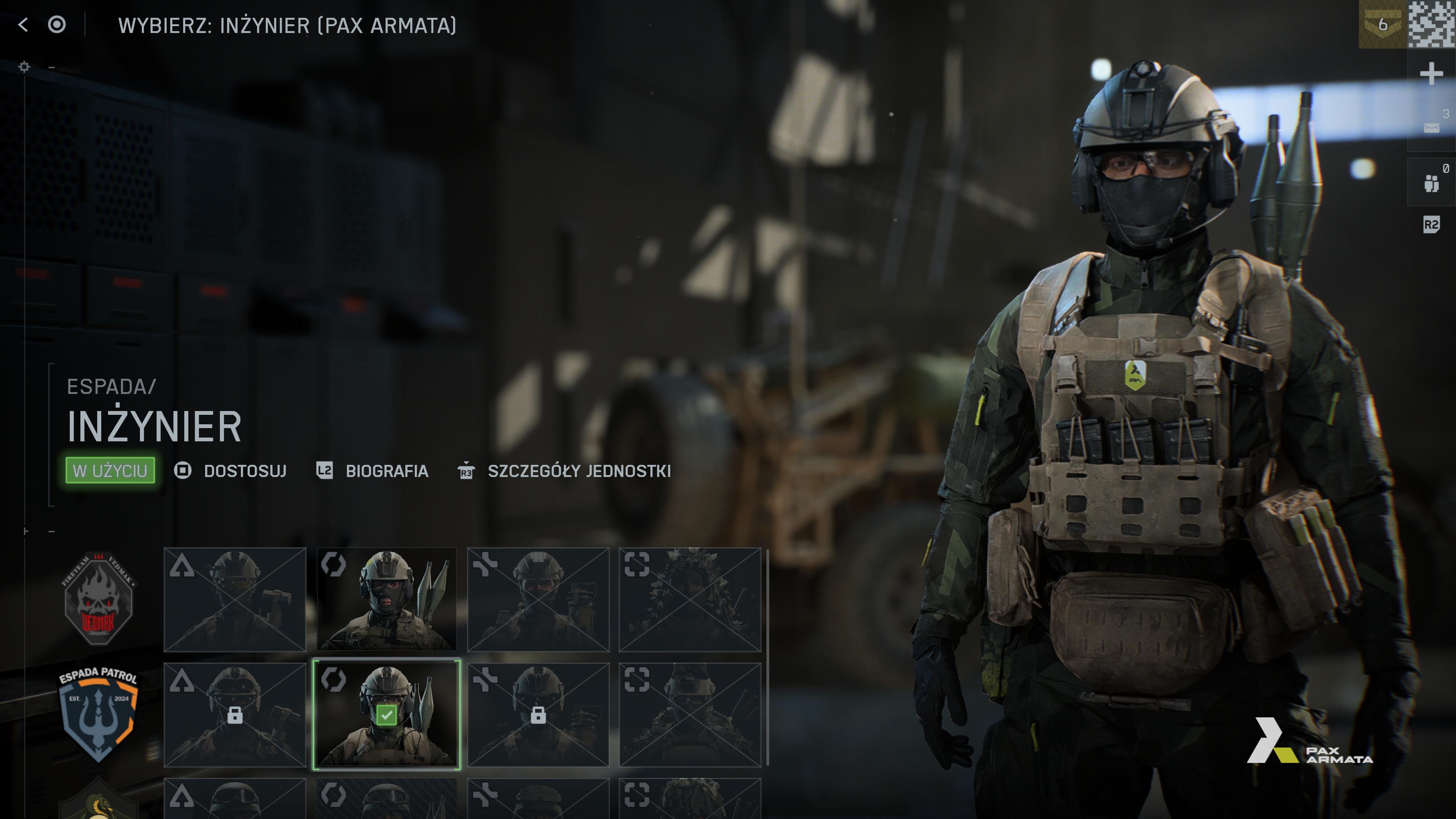The height and width of the screenshot is (819, 1456).
Task: Click the plus icon in the sidebar
Action: pos(1431,74)
